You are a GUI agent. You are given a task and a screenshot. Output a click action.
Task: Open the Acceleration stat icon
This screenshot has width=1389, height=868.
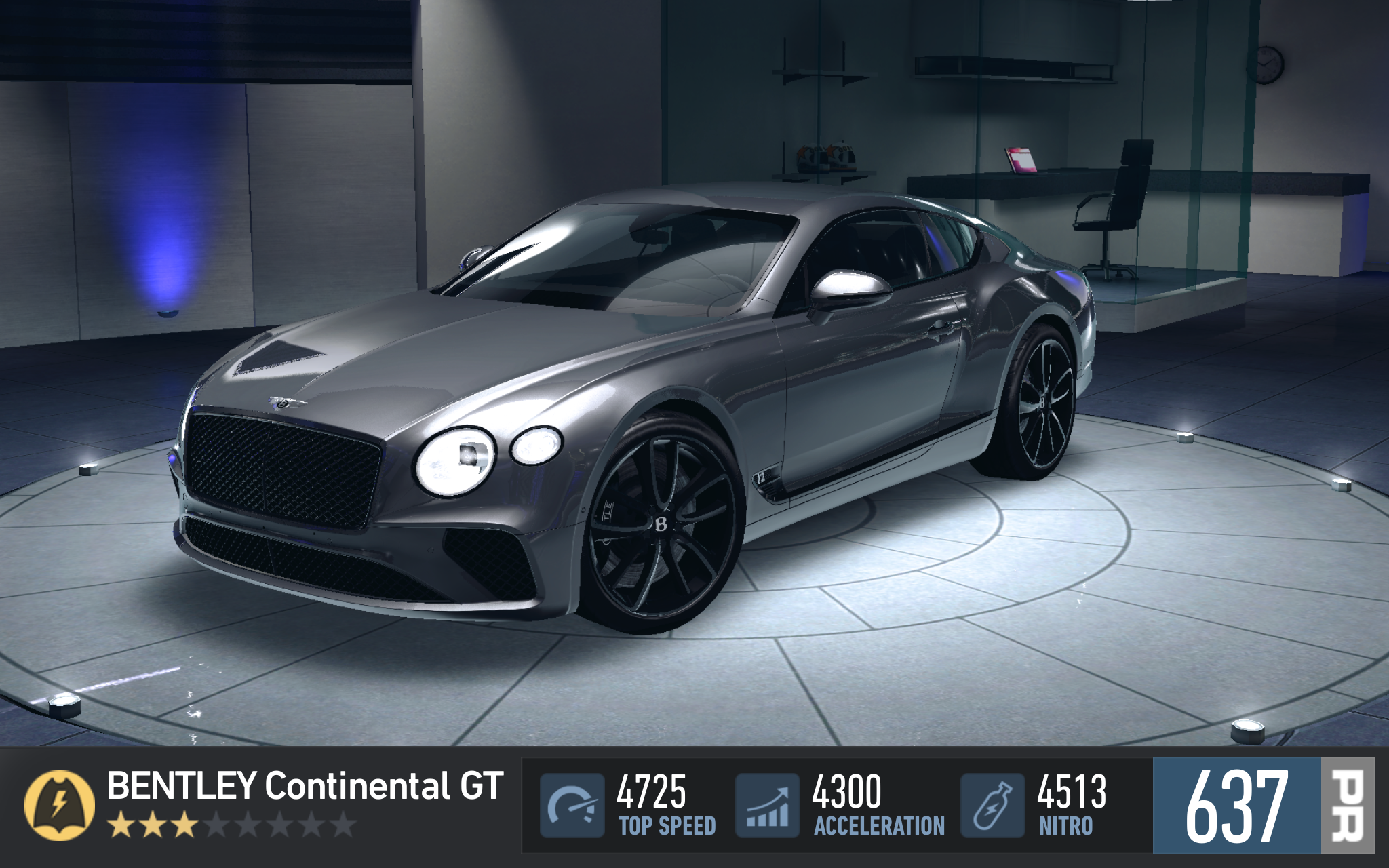coord(767,805)
